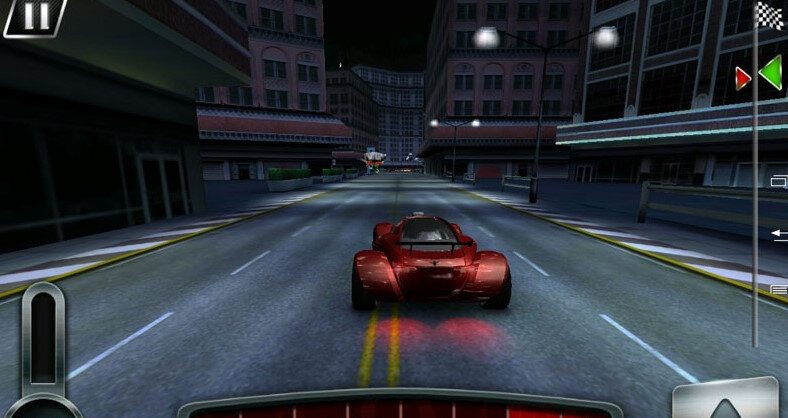
Task: Open the Android menu lines icon
Action: tap(779, 289)
